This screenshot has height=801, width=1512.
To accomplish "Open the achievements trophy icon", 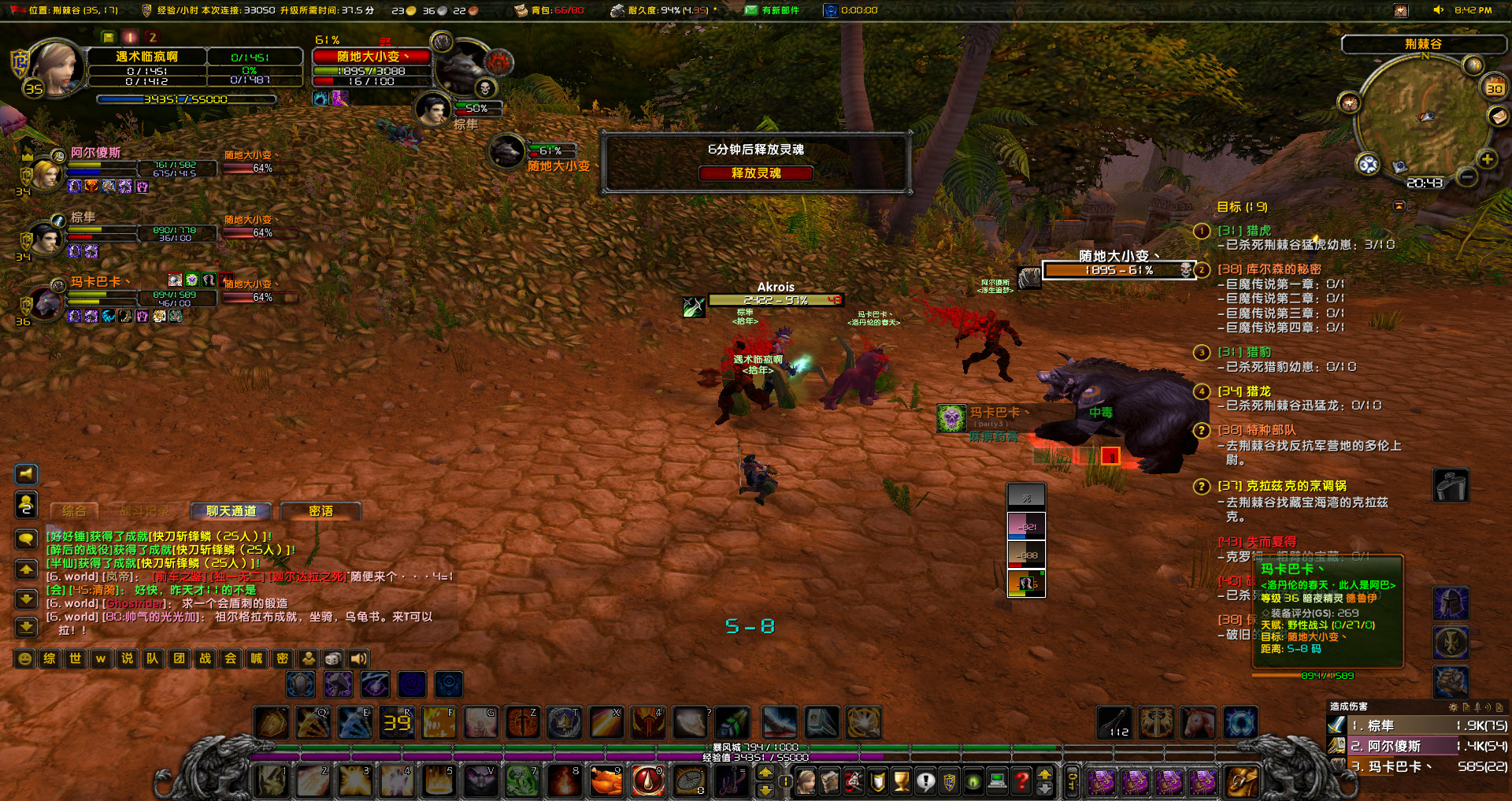I will tap(901, 781).
